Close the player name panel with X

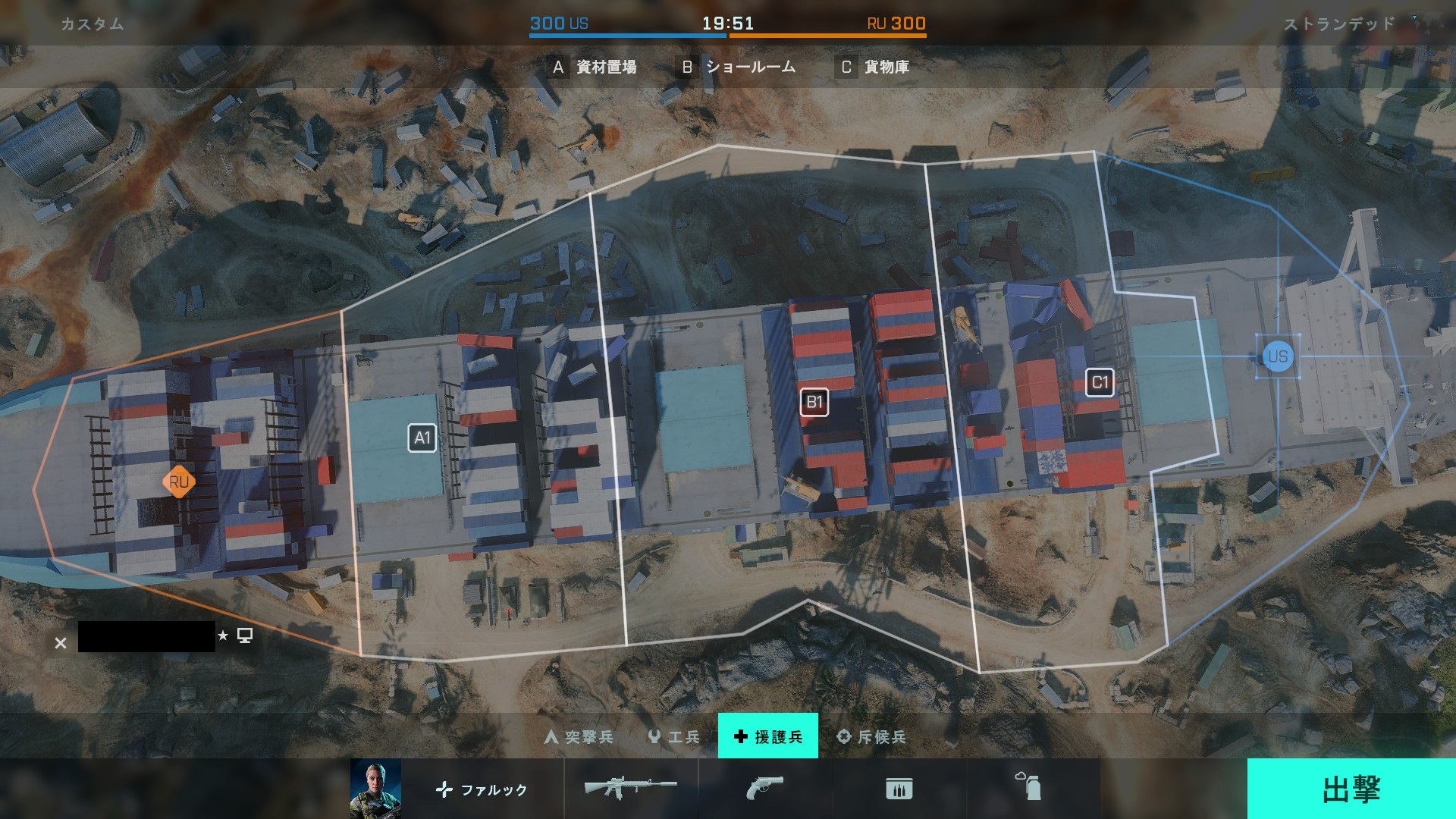(61, 643)
